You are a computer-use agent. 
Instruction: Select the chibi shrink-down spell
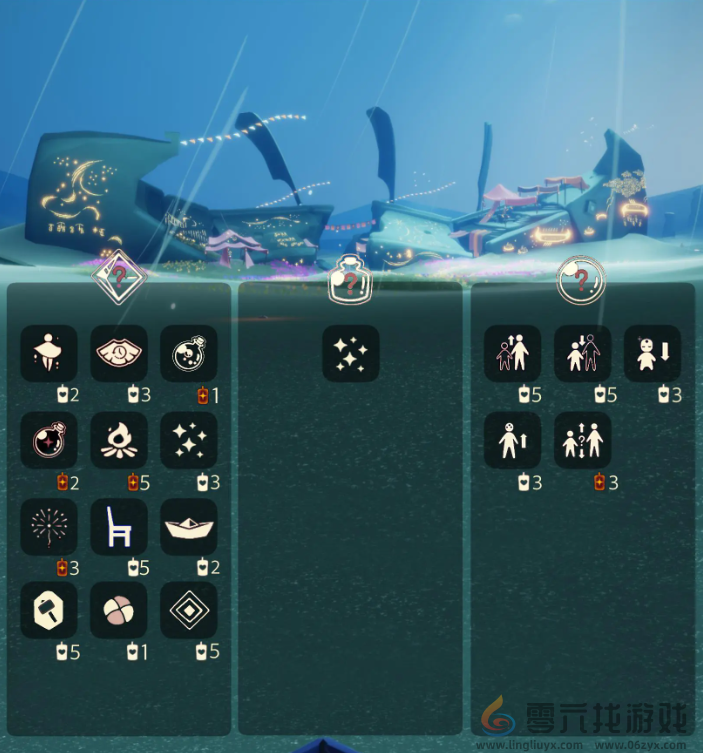point(652,353)
